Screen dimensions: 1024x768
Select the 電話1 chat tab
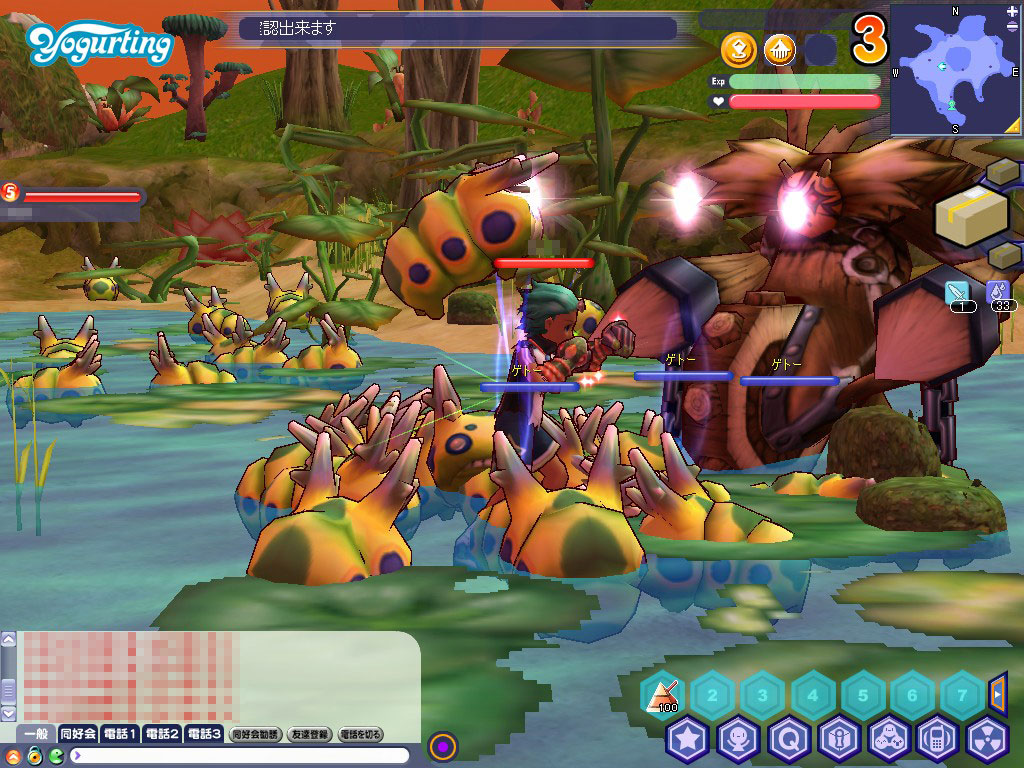point(119,734)
